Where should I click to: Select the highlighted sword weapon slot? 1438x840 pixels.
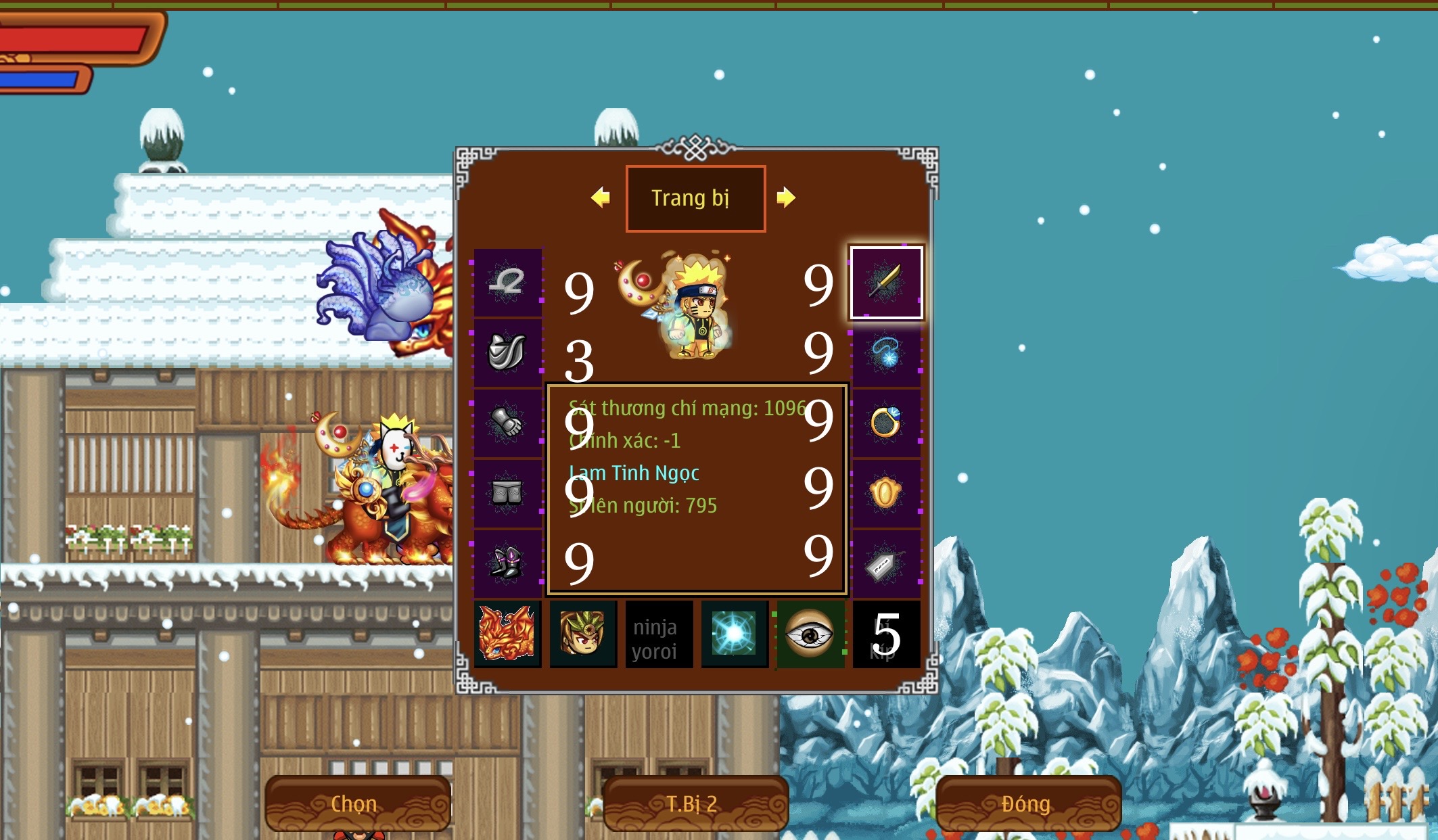(x=887, y=283)
